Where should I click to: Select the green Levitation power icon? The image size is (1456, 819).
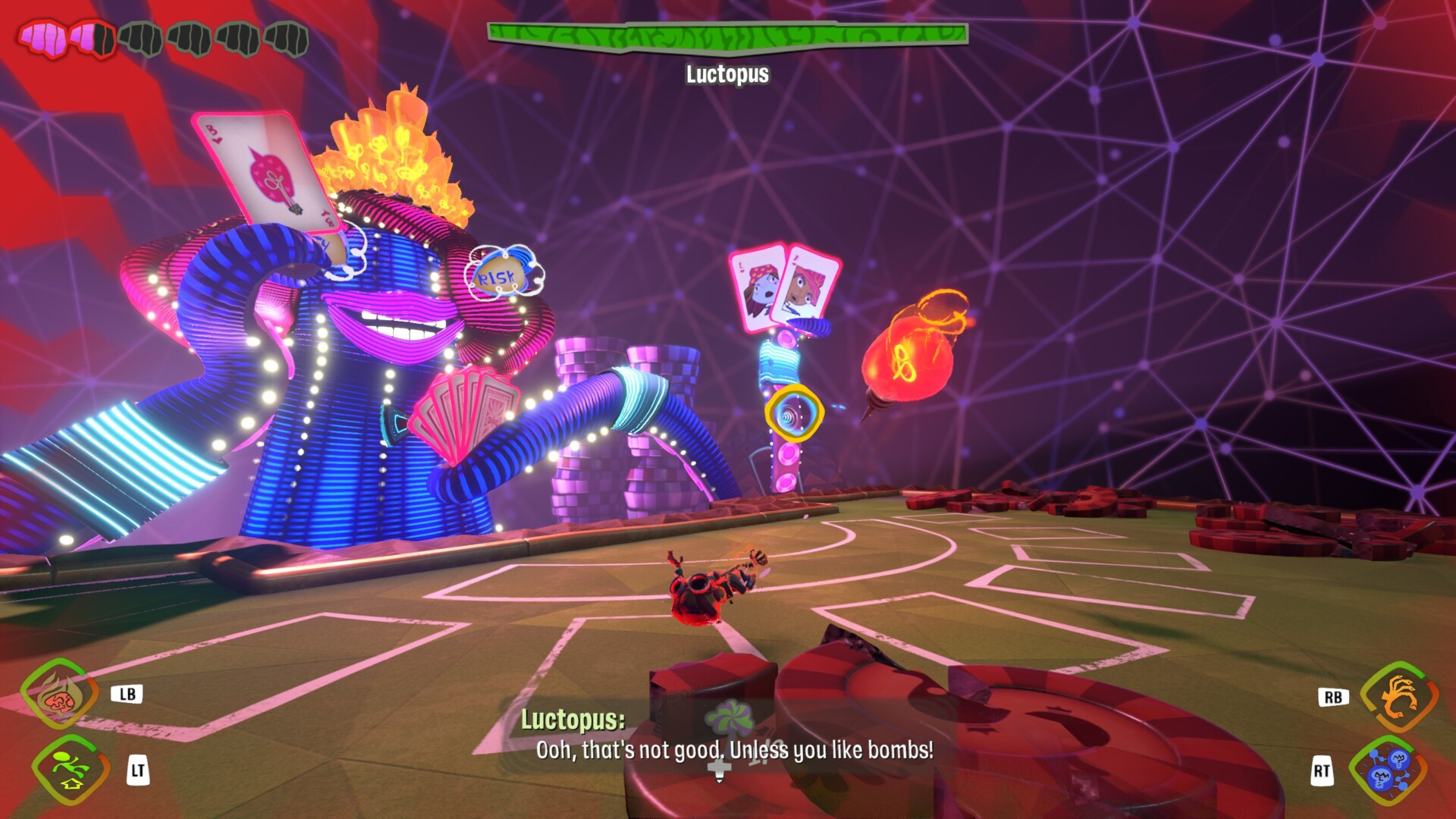point(70,770)
